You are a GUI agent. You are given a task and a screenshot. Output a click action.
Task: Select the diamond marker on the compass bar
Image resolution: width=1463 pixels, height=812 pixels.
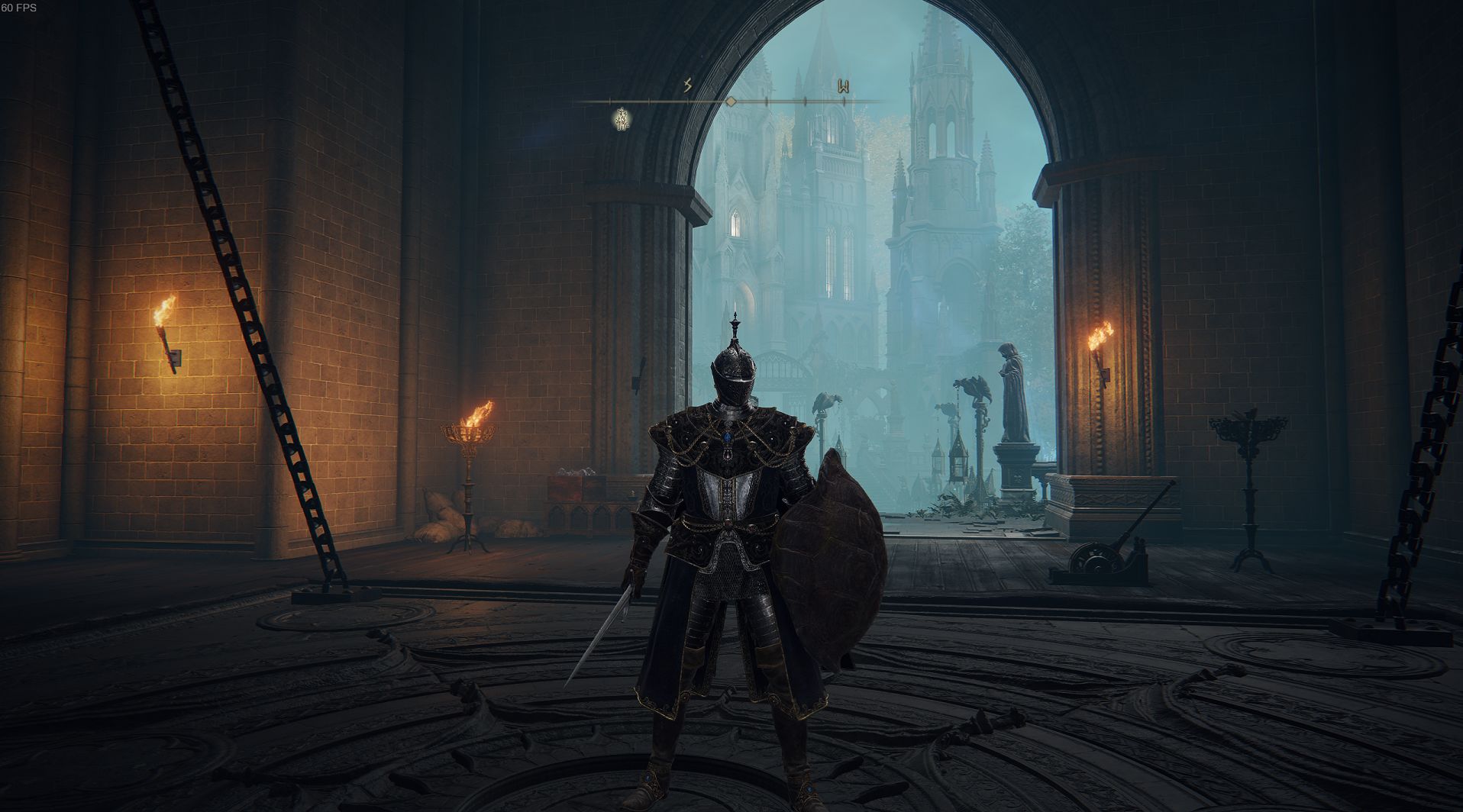tap(731, 101)
